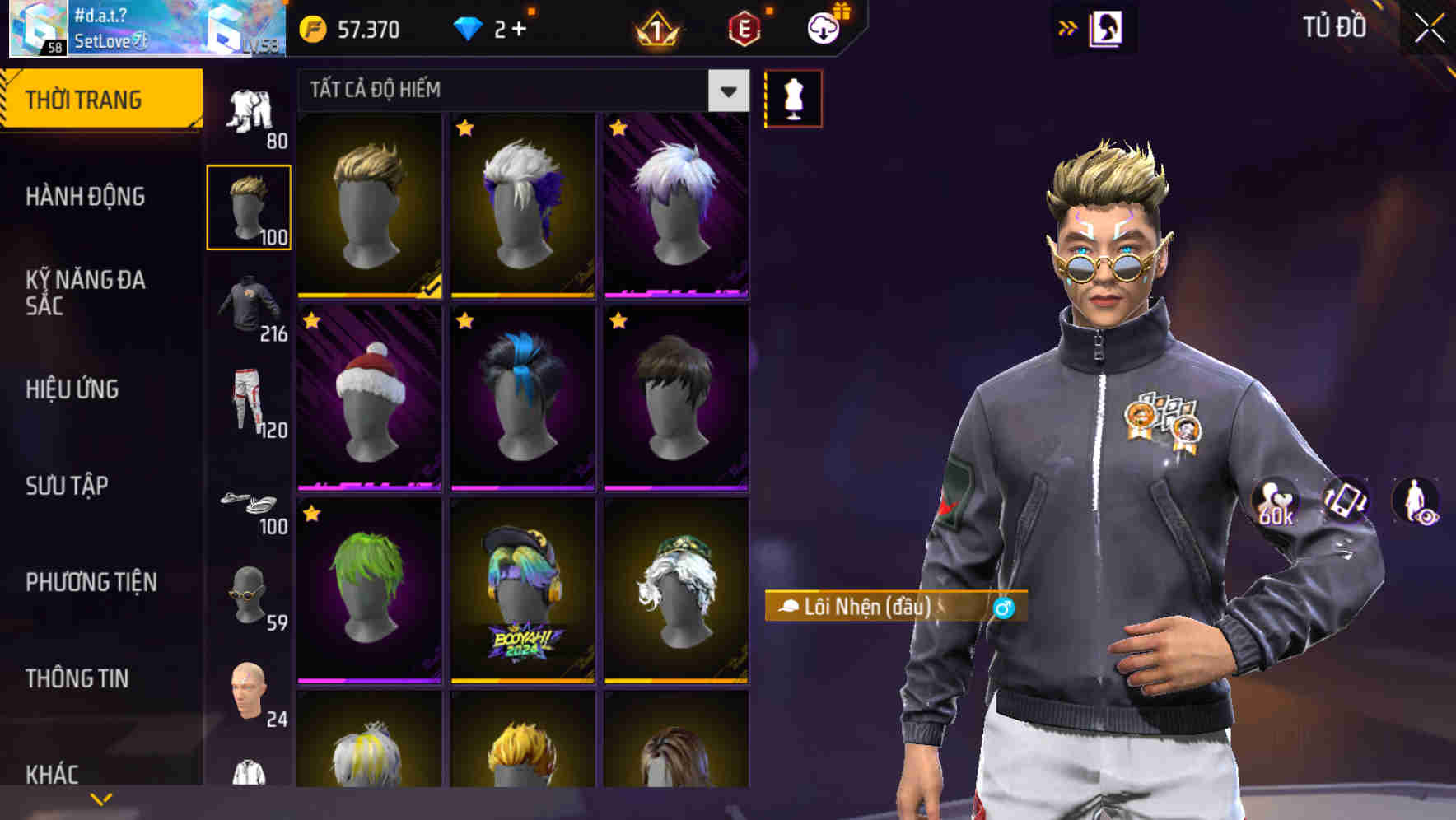
Task: Click the cloud download gift button
Action: pos(823,28)
